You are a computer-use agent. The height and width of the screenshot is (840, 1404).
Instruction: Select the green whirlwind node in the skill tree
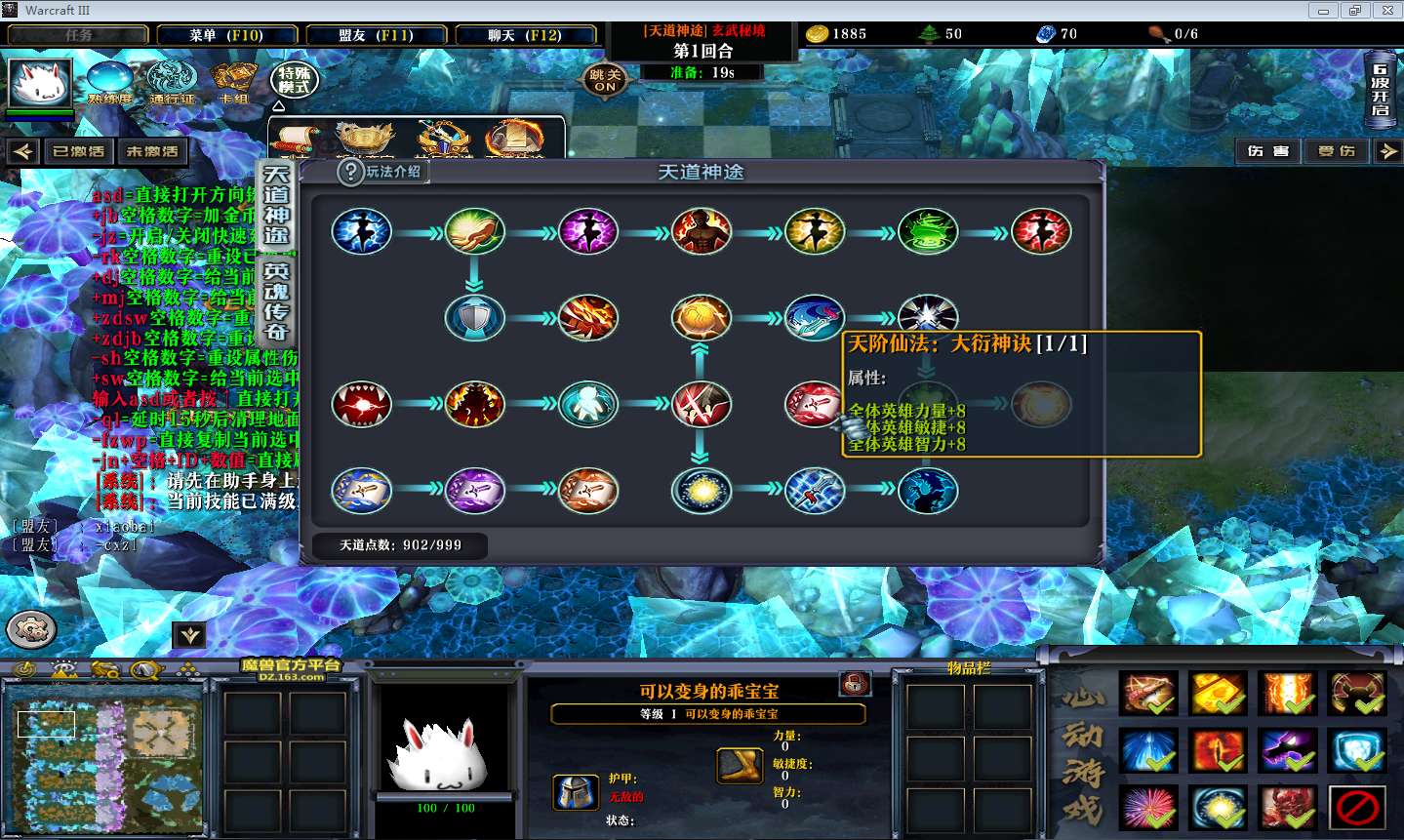[928, 232]
